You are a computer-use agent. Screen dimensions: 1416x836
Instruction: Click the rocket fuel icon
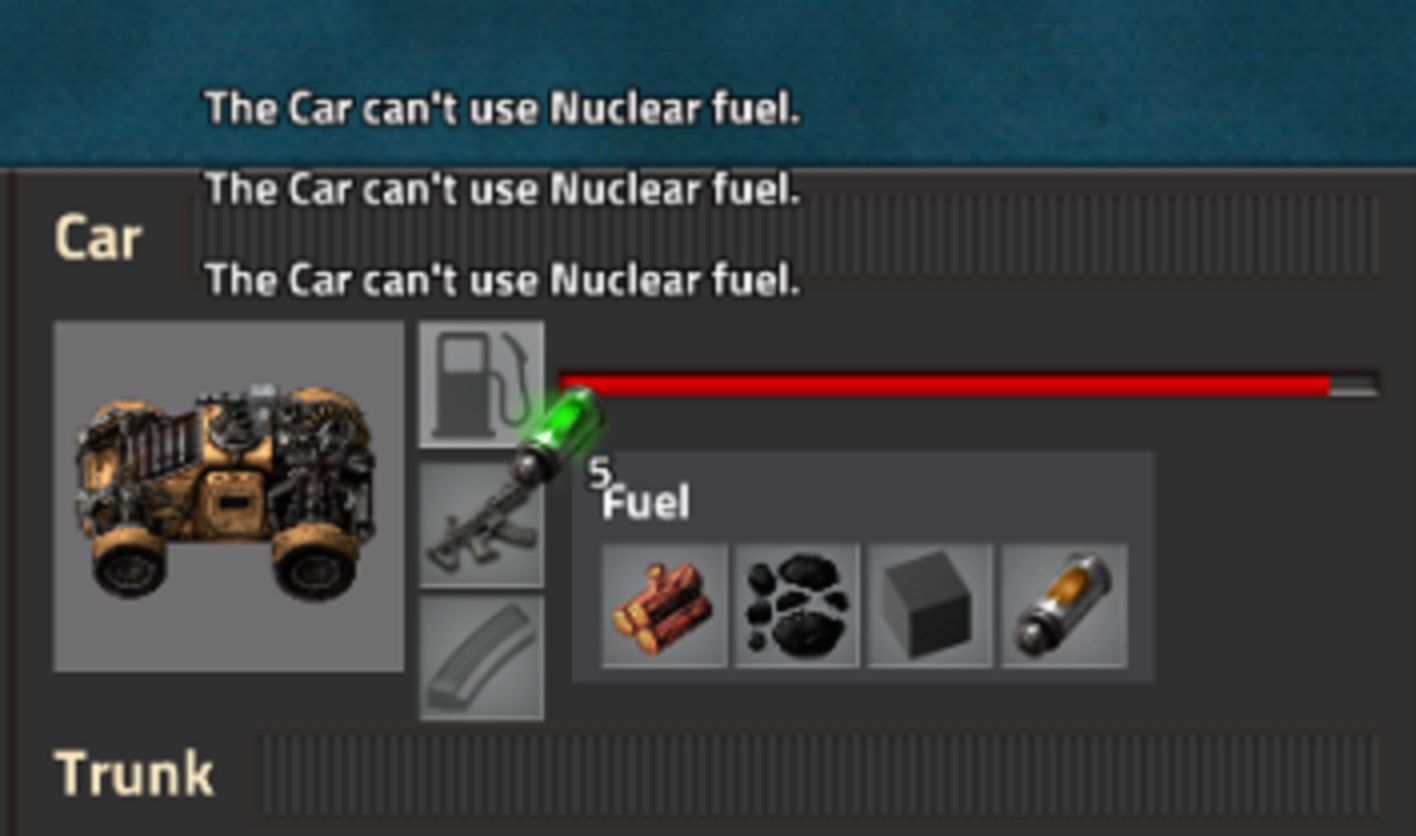(x=1062, y=605)
